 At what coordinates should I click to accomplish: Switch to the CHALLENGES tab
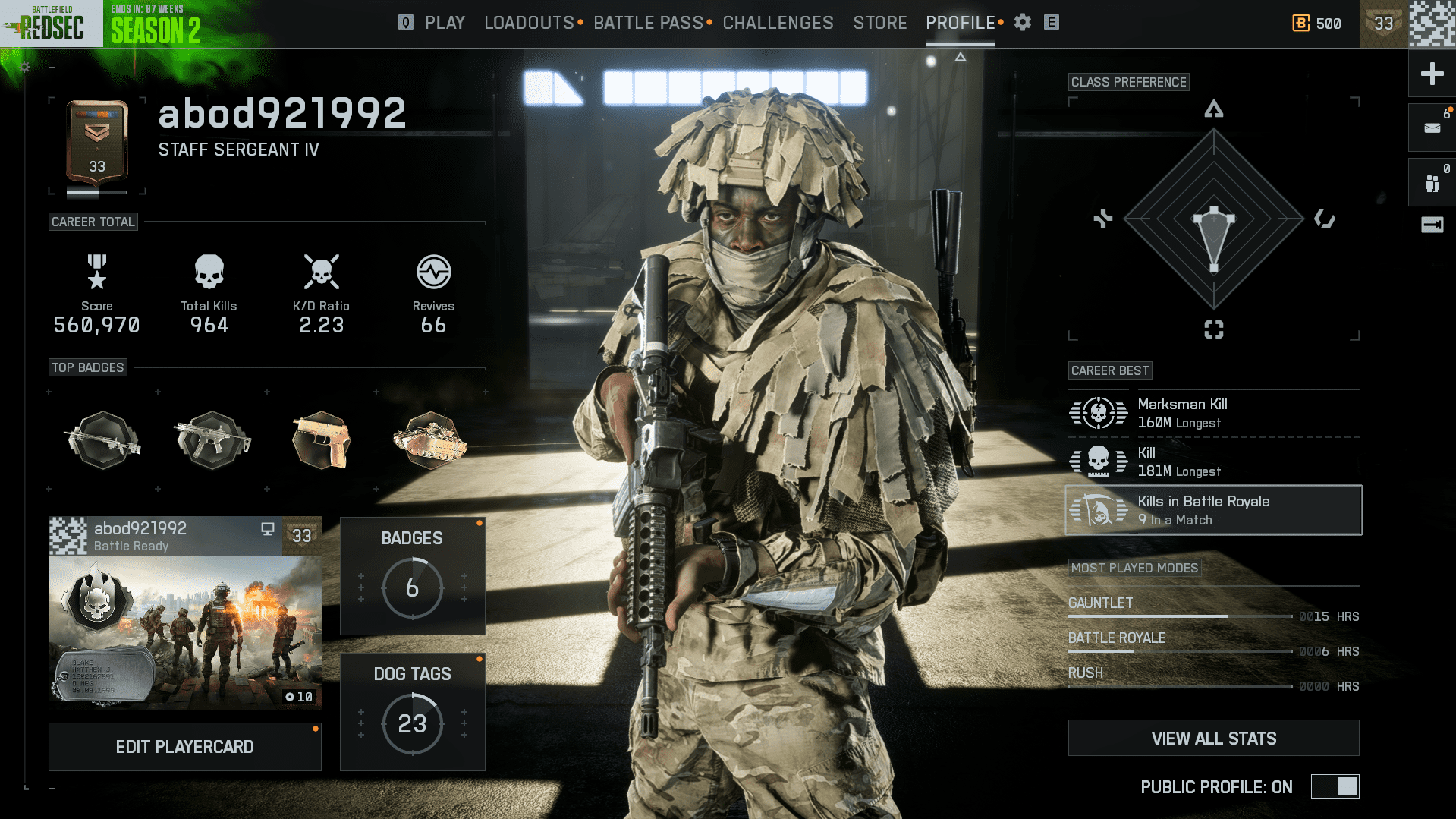point(777,23)
